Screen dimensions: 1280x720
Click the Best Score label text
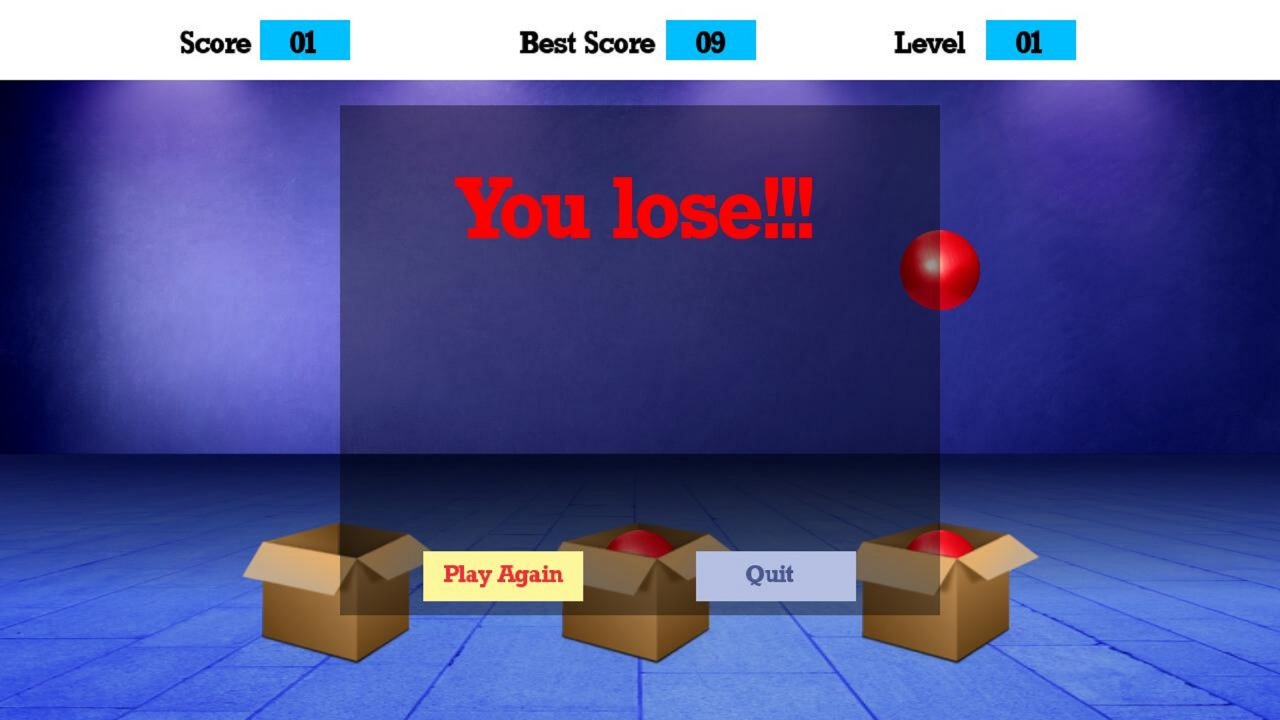click(x=586, y=42)
